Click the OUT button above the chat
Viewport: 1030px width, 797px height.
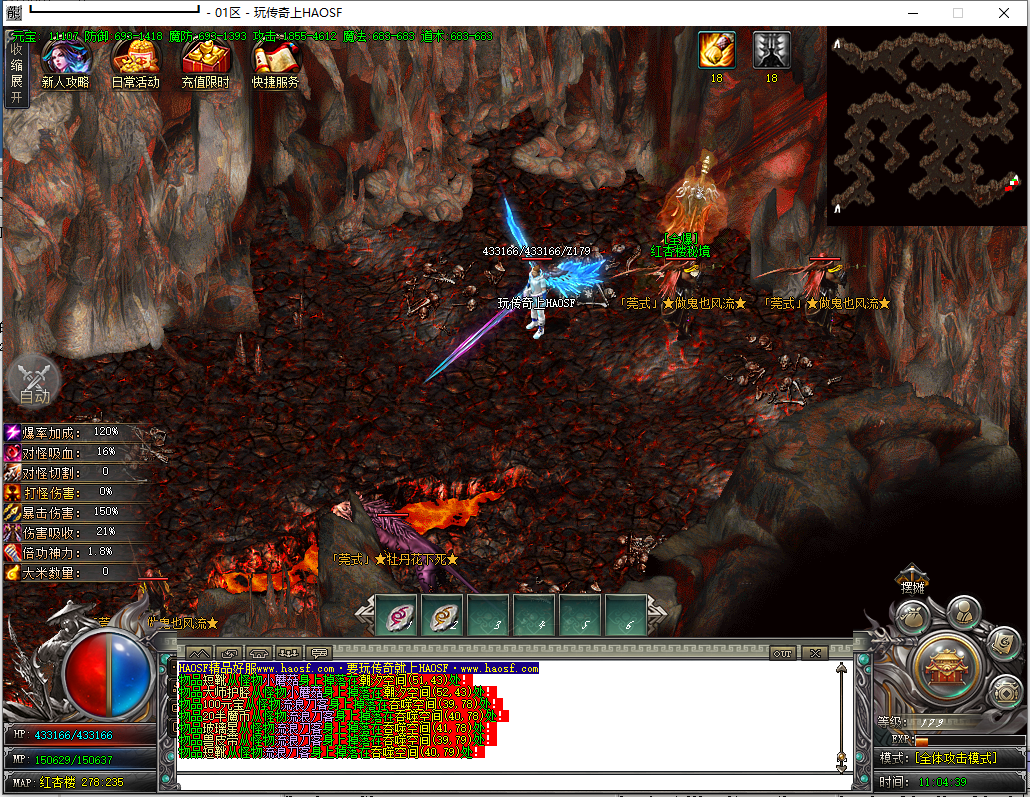(782, 653)
